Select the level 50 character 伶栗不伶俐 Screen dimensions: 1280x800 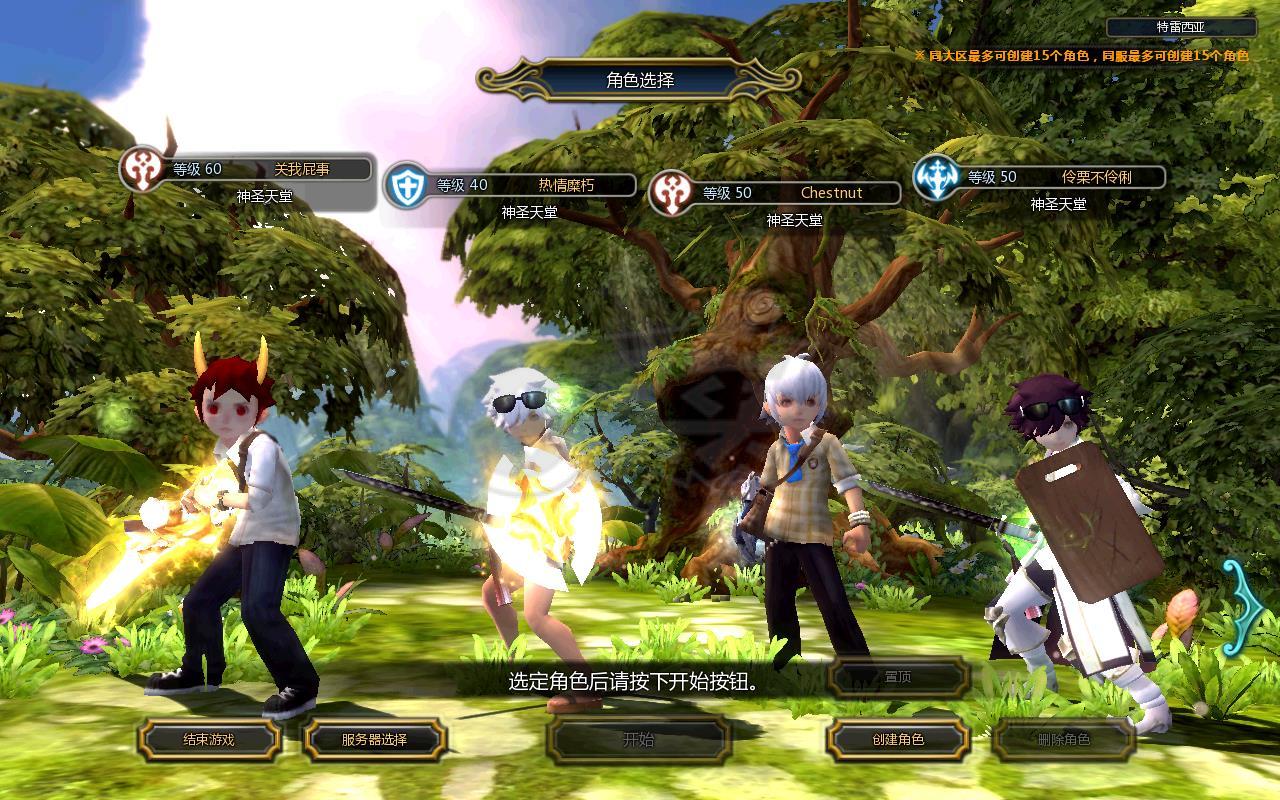1040,183
